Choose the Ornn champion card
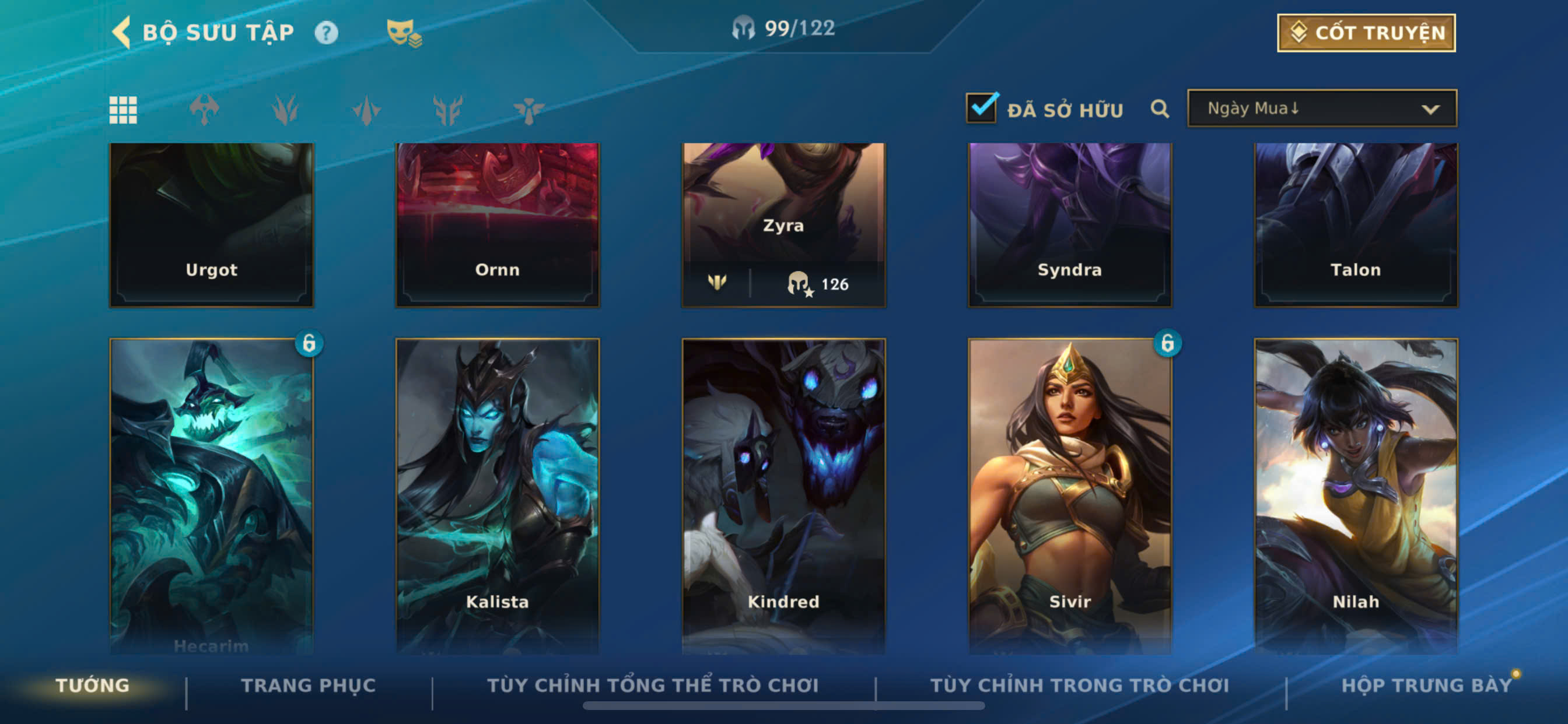1568x724 pixels. (498, 224)
